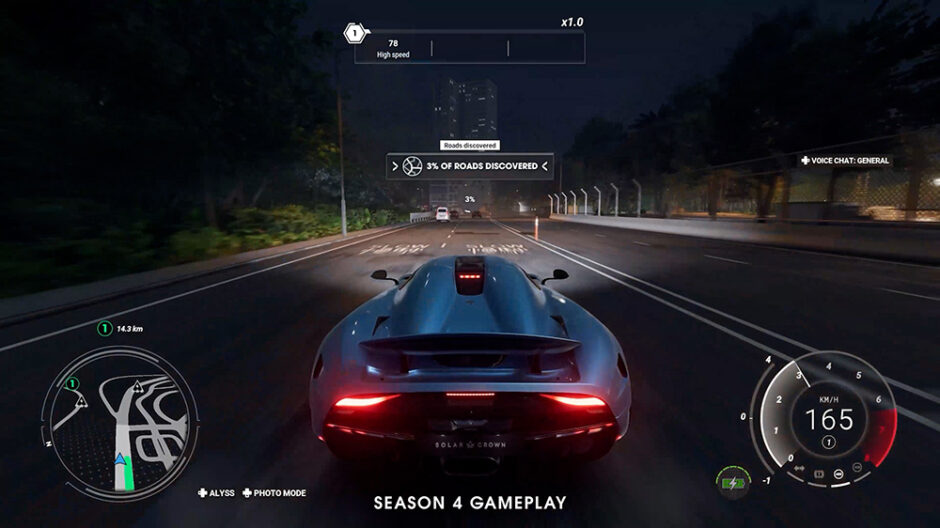This screenshot has height=528, width=940.
Task: Select the green waypoint 1 marker on minimap
Action: 72,383
